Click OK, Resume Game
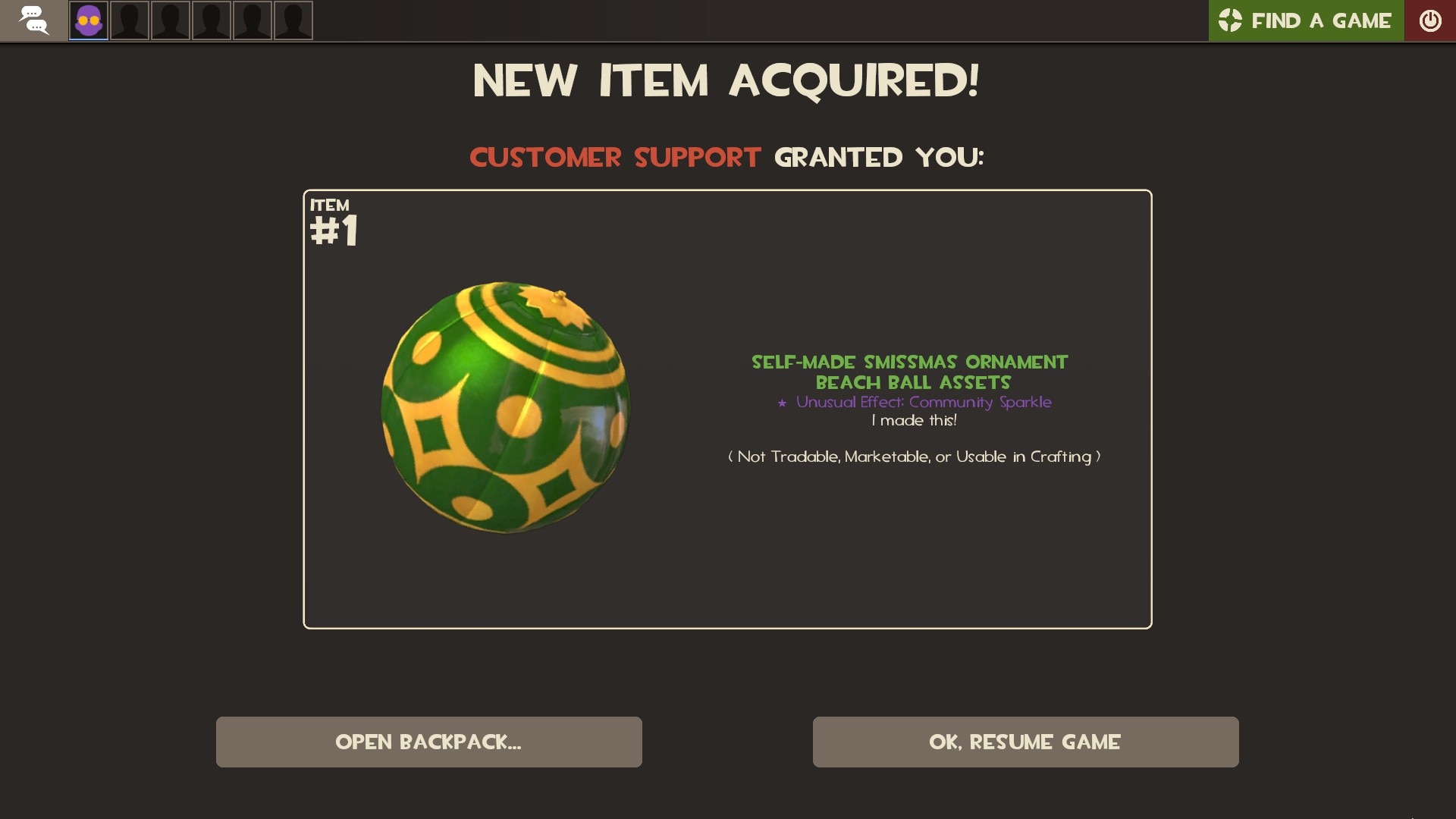This screenshot has width=1456, height=819. [x=1025, y=742]
